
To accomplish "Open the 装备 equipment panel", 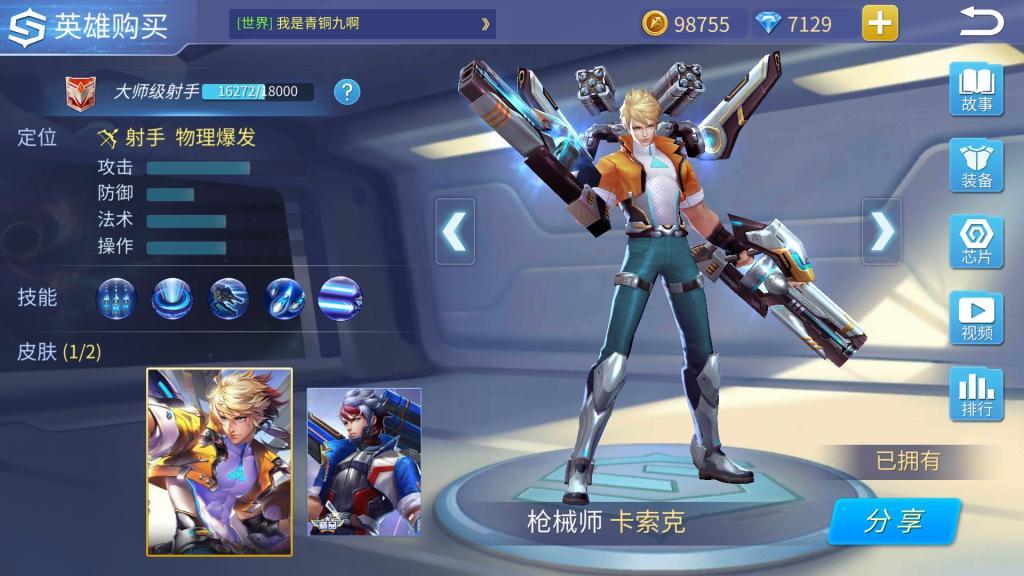I will [x=976, y=166].
